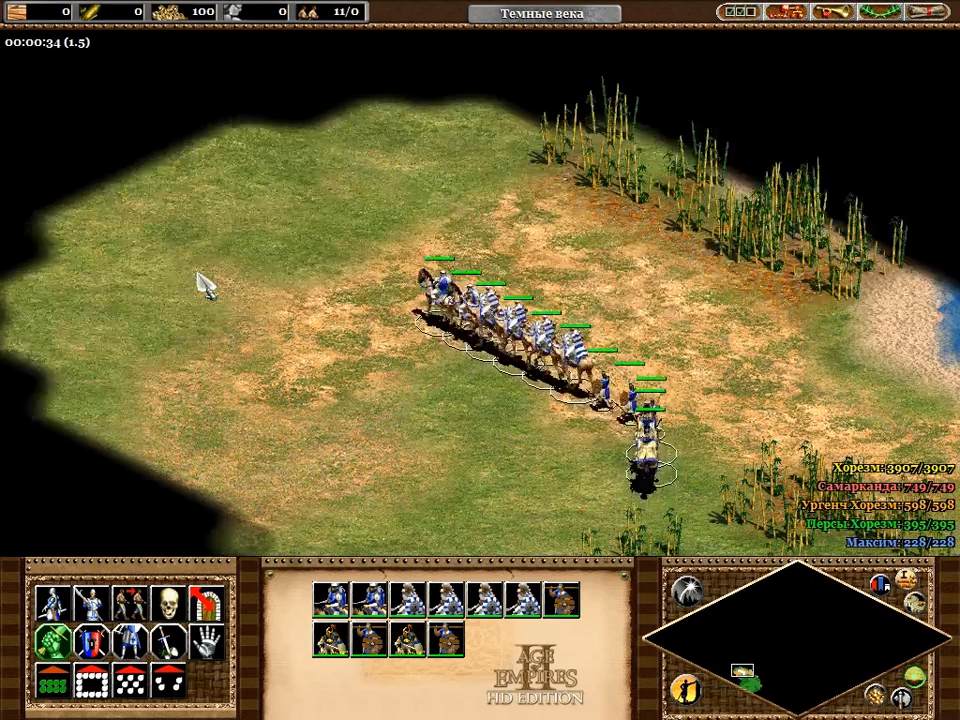Choose the aggressive stance green fist icon
960x720 pixels.
coord(52,642)
